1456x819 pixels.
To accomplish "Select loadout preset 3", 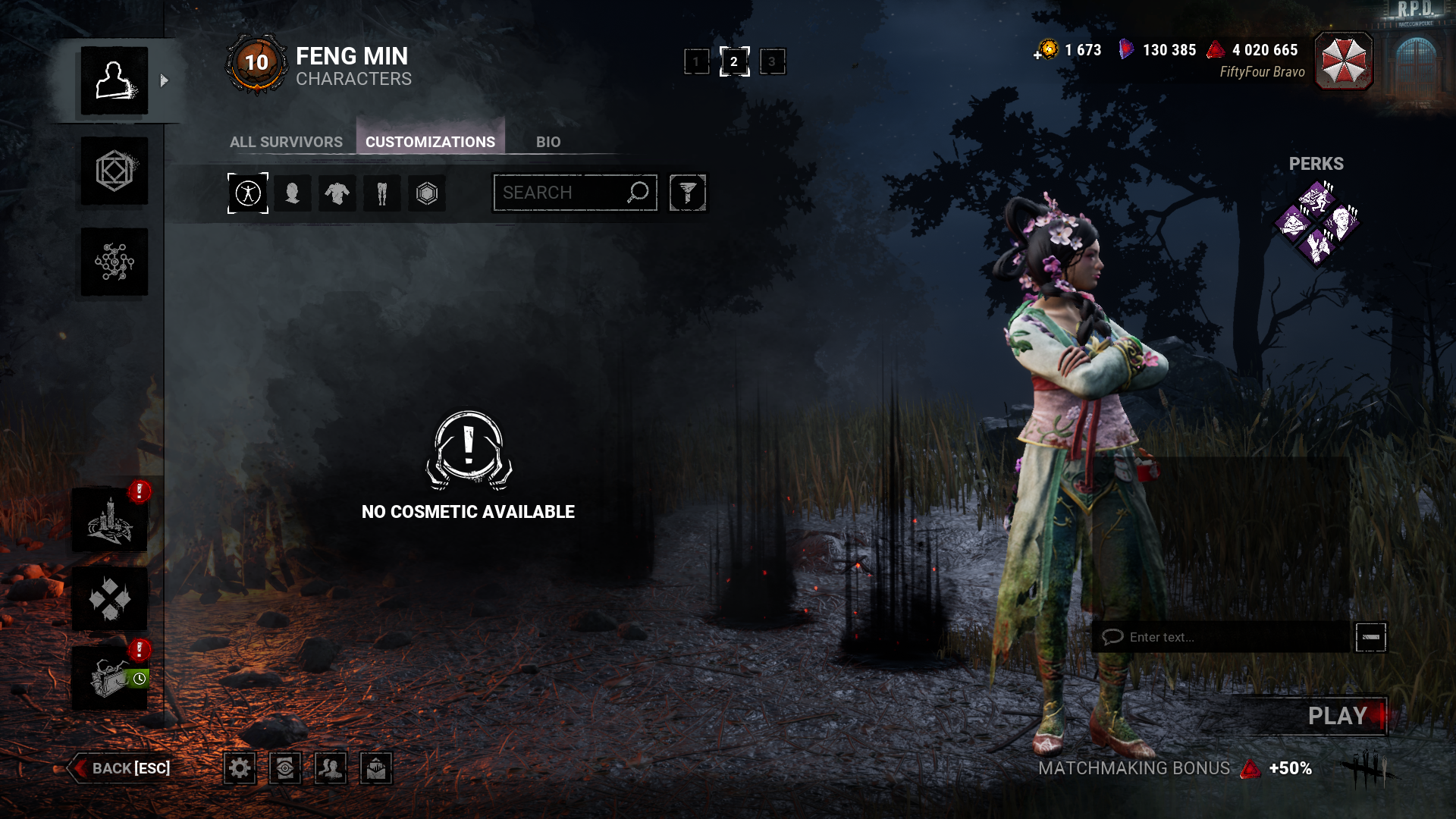I will (x=773, y=61).
